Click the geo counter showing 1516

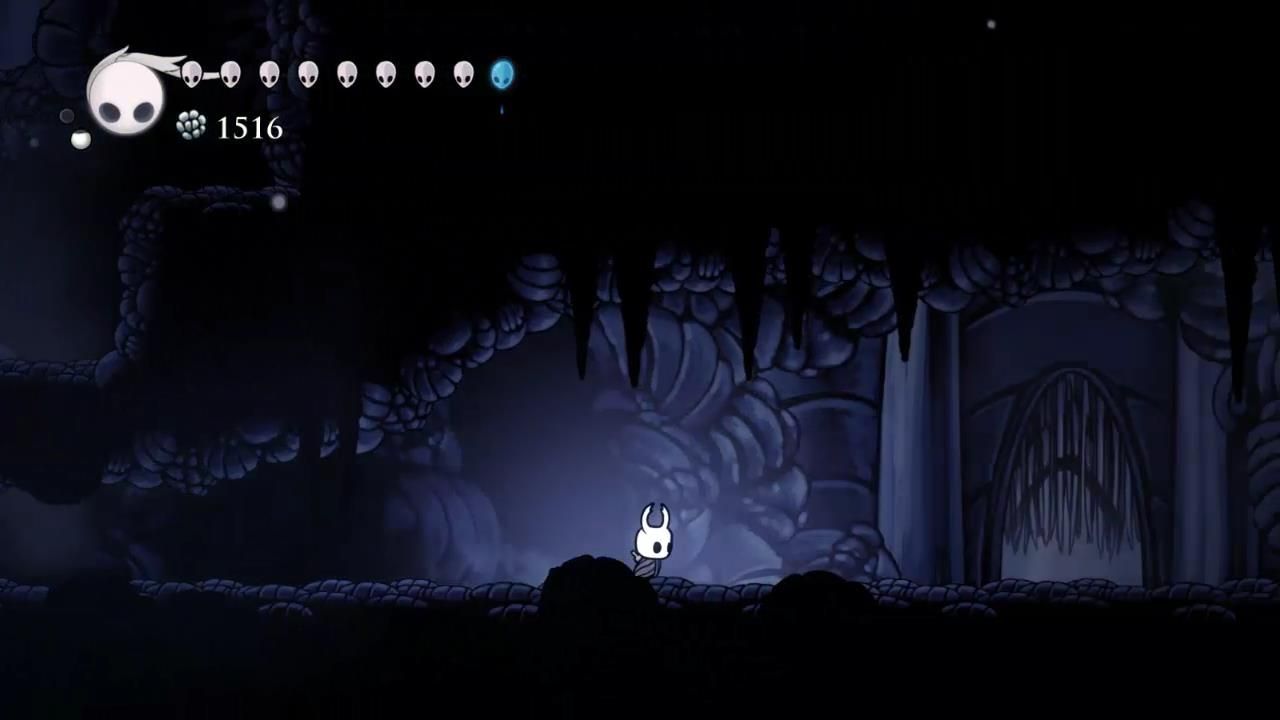pyautogui.click(x=248, y=128)
